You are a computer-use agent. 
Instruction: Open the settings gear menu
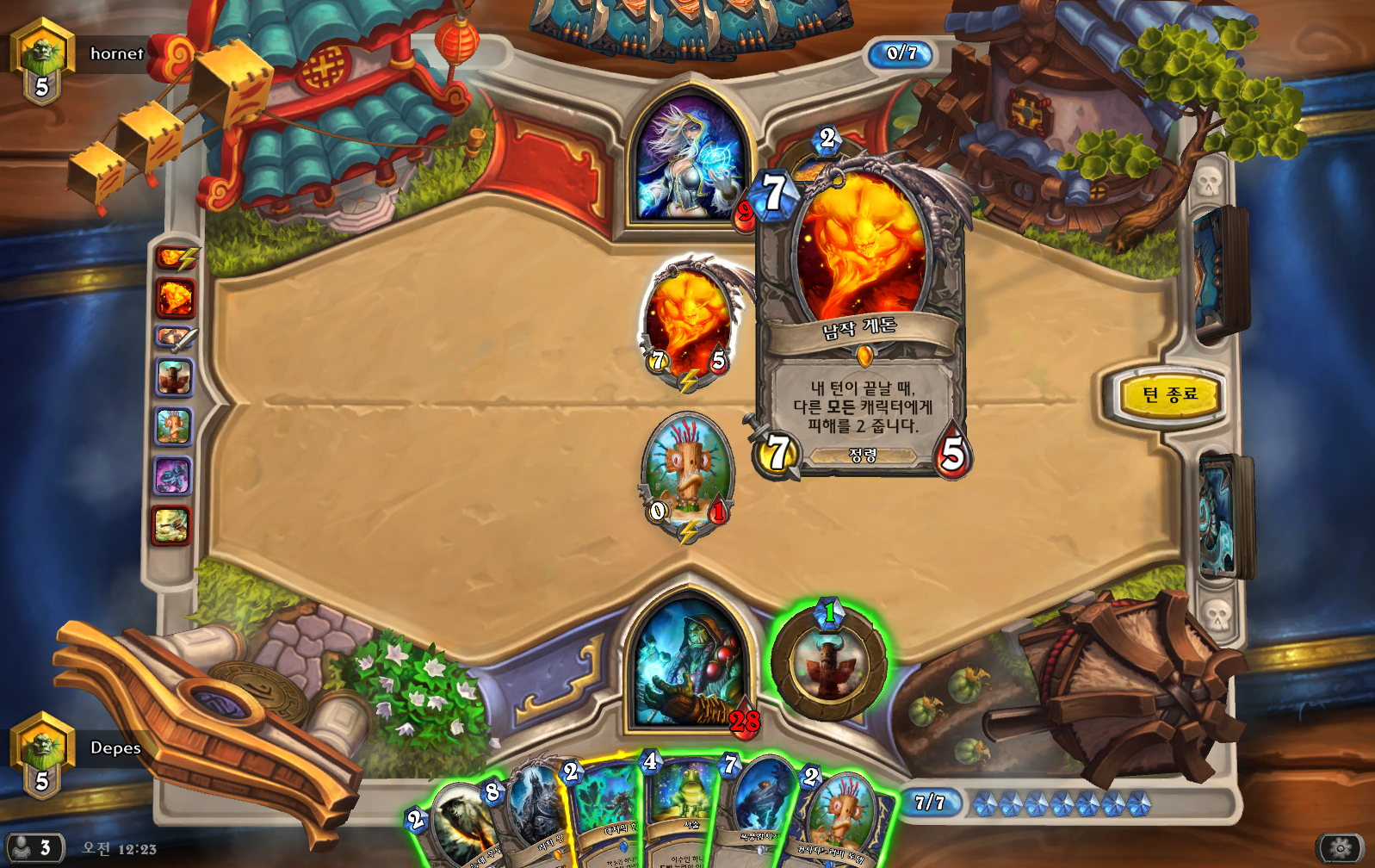[1340, 848]
